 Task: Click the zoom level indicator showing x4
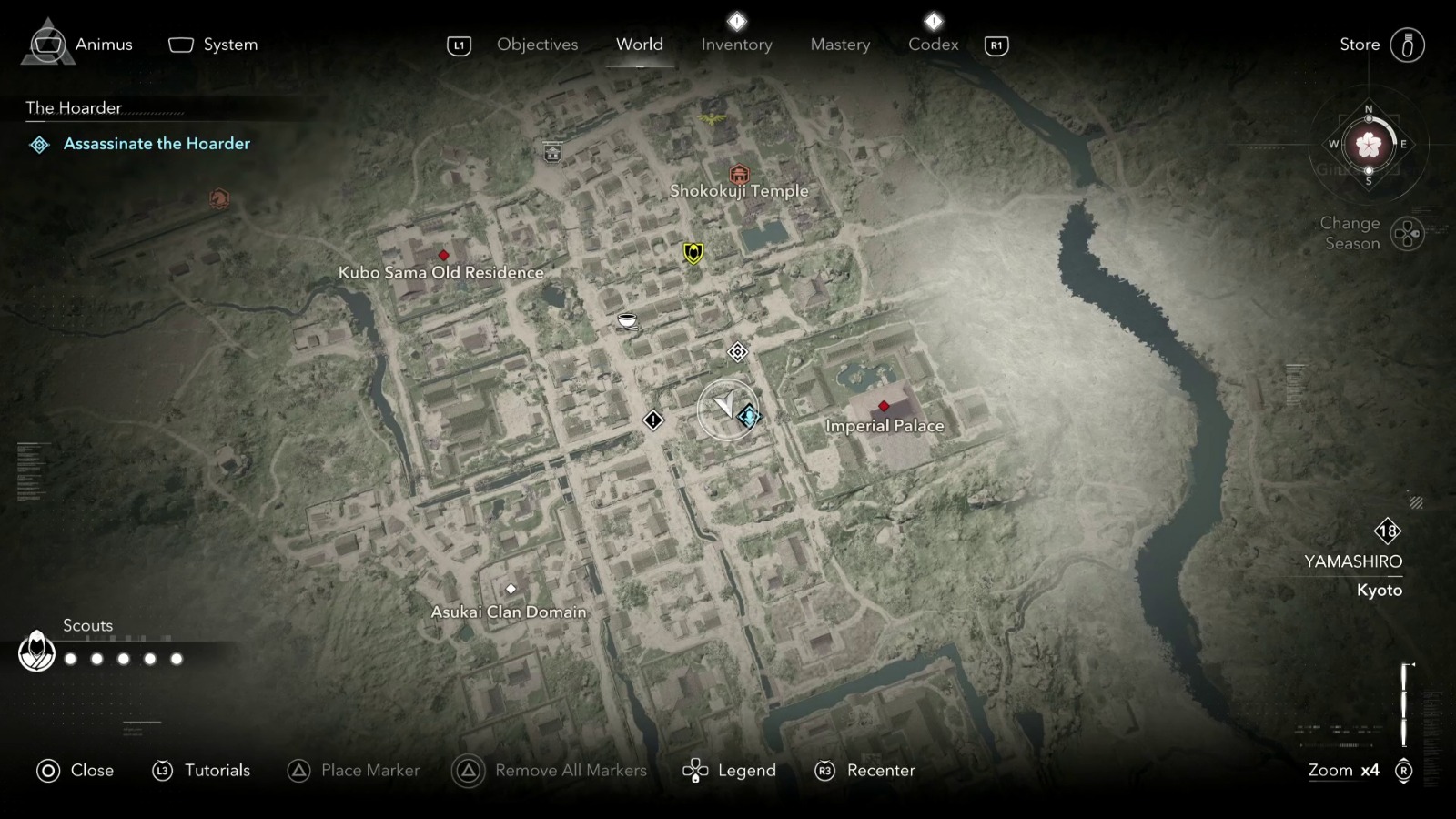point(1344,770)
